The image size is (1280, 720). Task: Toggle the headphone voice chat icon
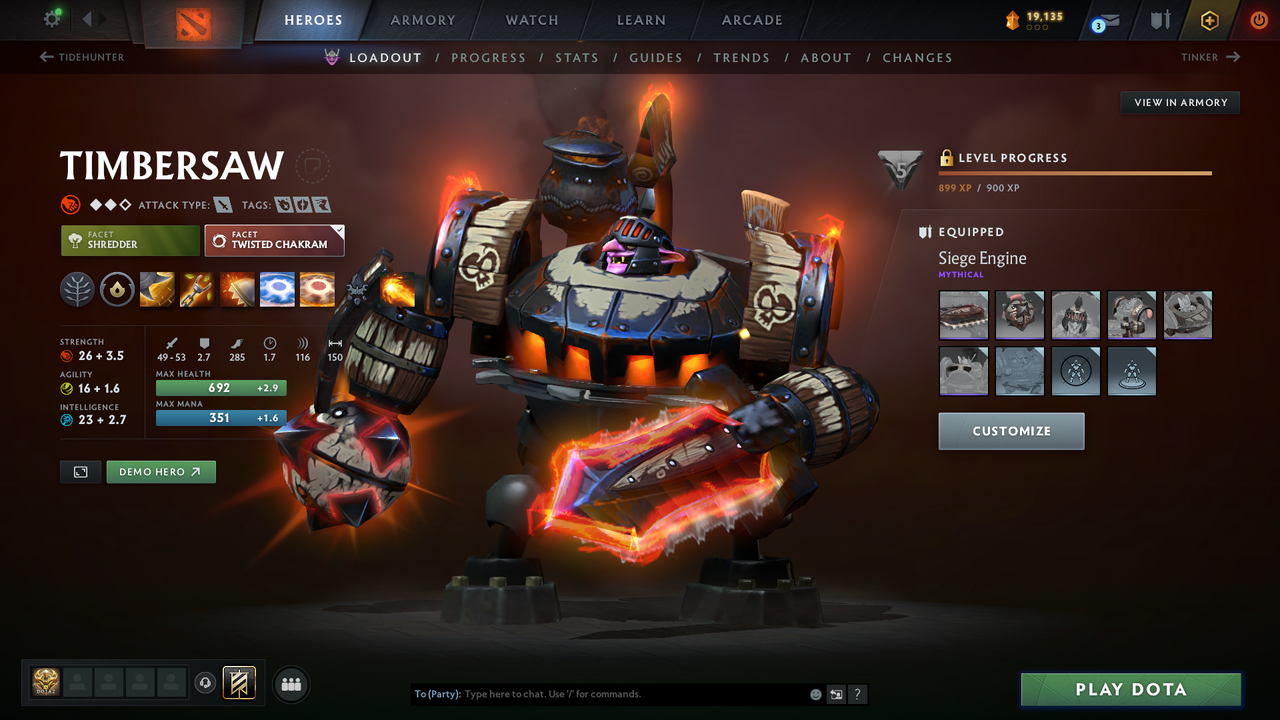(207, 682)
